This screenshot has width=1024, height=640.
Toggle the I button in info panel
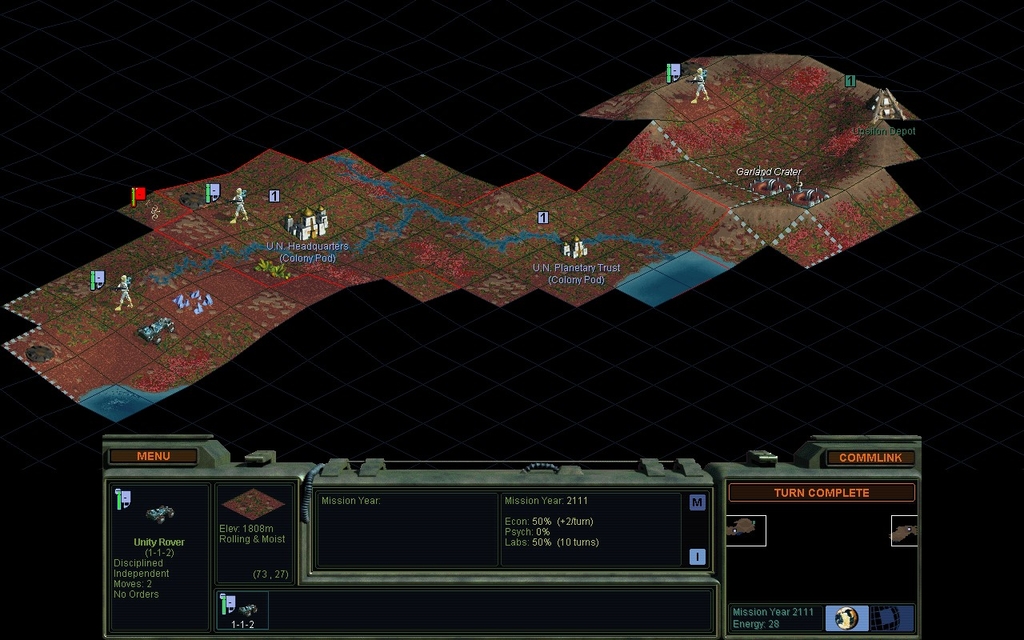coord(697,557)
